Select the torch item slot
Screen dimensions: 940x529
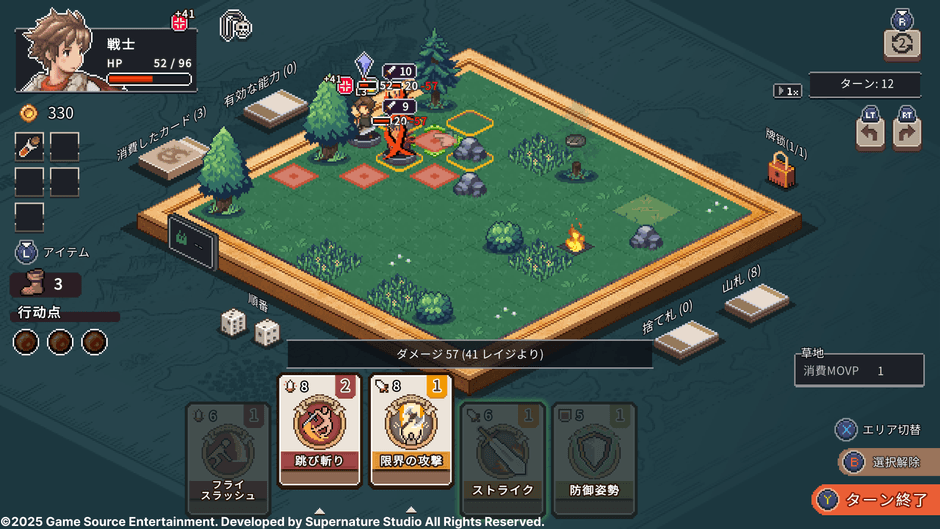point(29,147)
